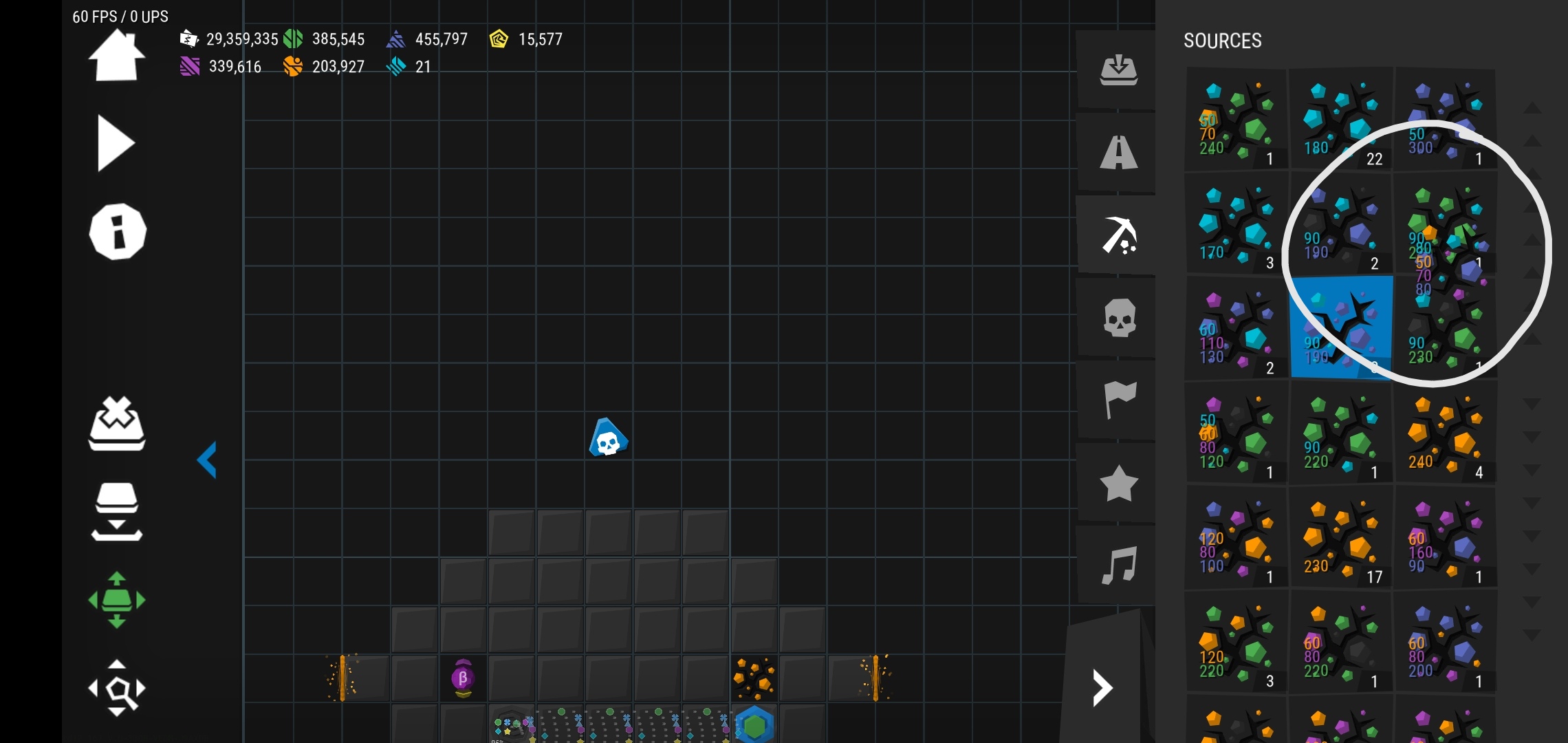Collapse the left panel with blue arrow
1568x743 pixels.
207,460
